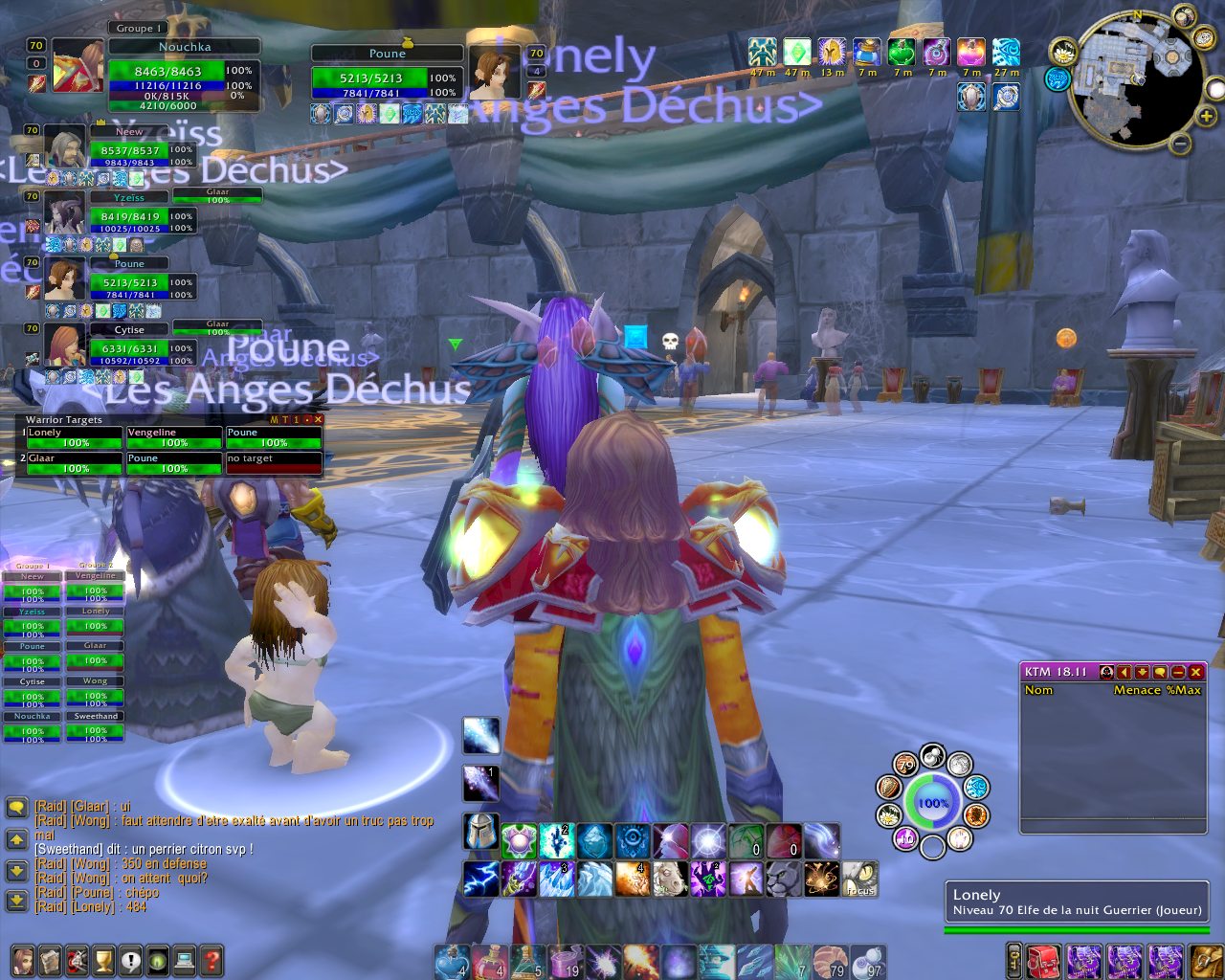
Task: Click the minimap zoom-in plus button
Action: [x=1207, y=117]
